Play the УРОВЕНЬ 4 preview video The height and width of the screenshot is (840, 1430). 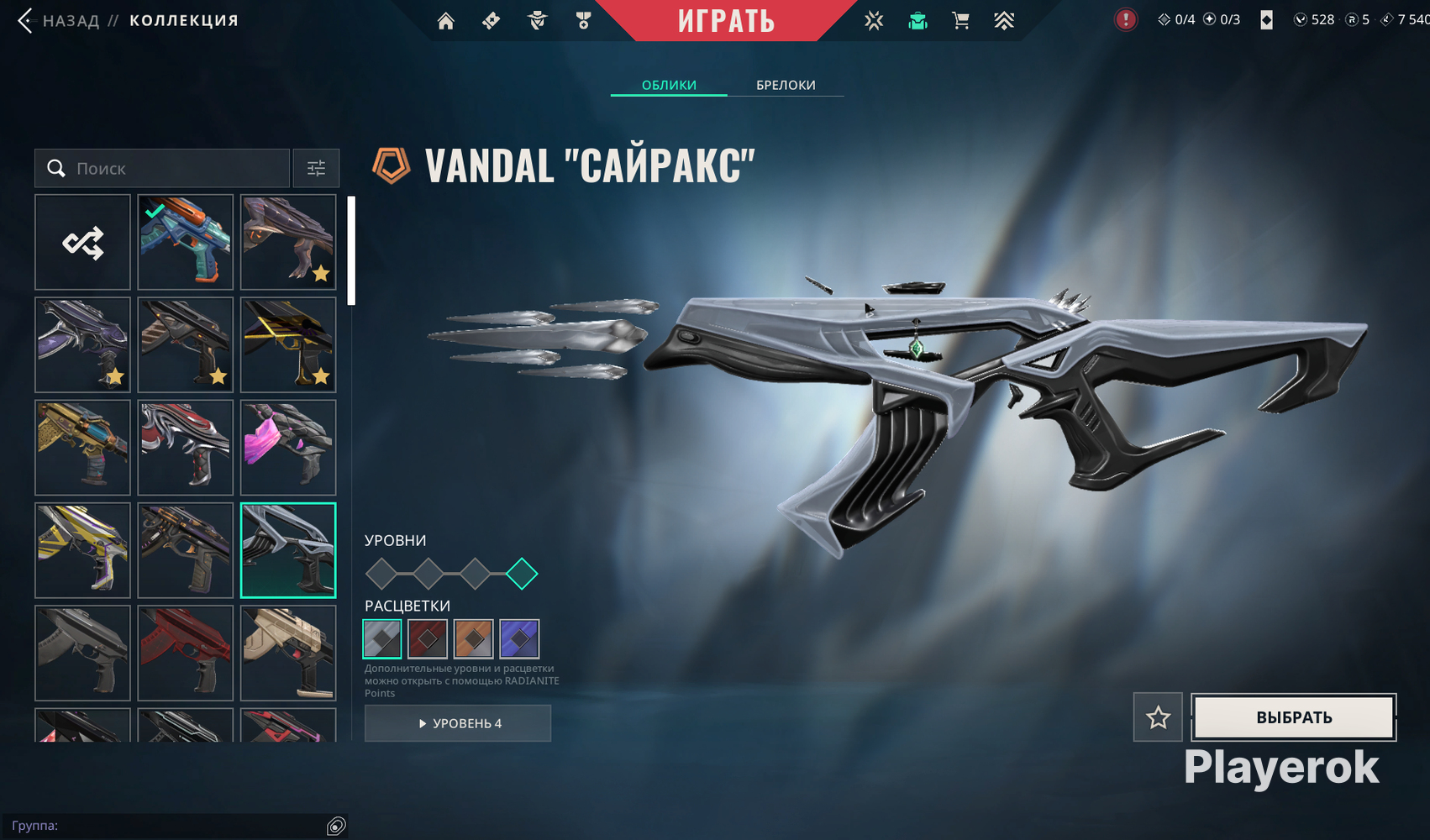458,723
